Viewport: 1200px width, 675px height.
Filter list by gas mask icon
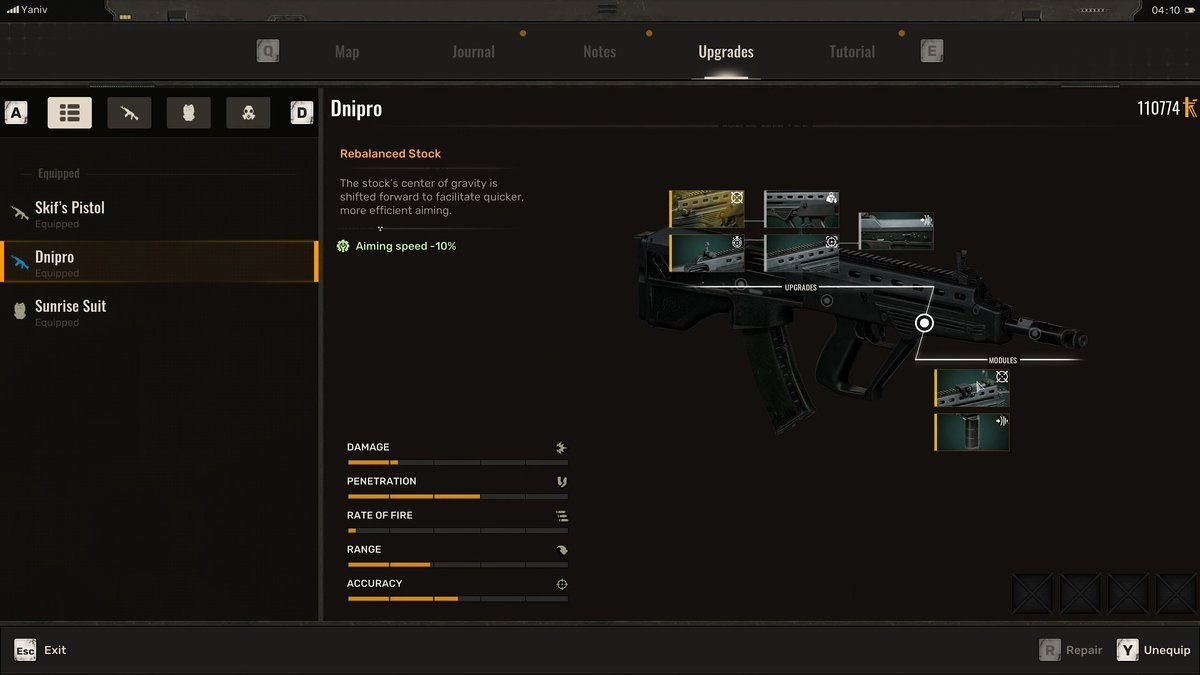tap(247, 113)
